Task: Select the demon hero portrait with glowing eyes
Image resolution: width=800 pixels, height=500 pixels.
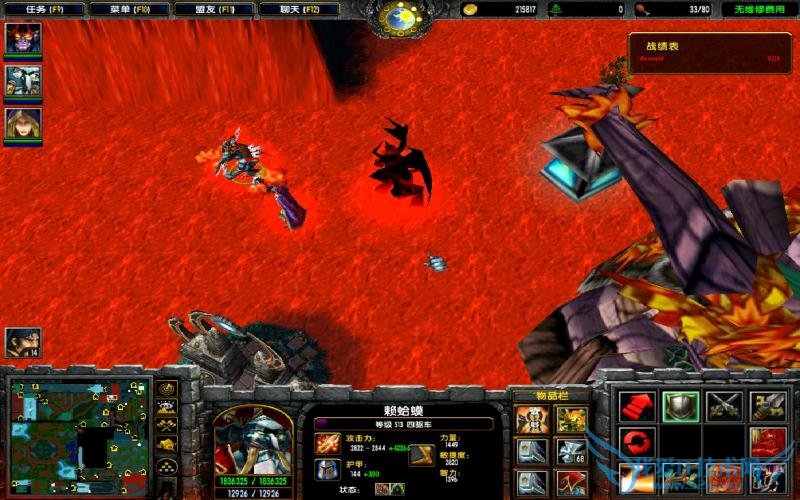Action: pyautogui.click(x=23, y=38)
